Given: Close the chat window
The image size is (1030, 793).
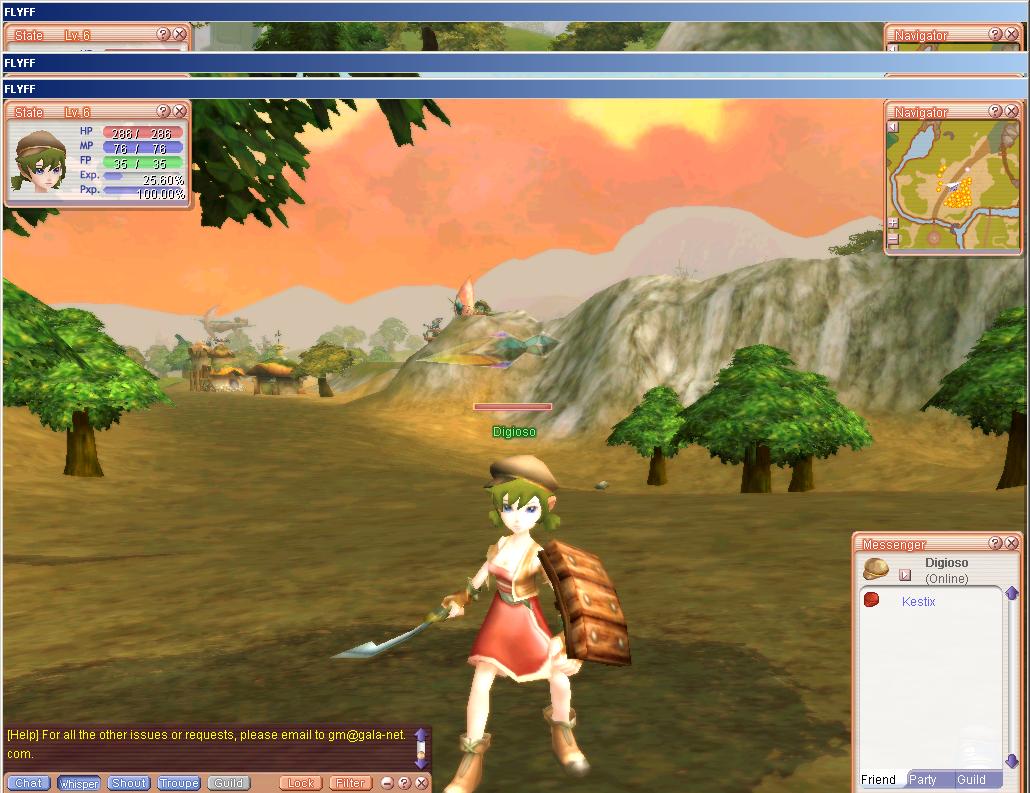Looking at the screenshot, I should coord(421,783).
